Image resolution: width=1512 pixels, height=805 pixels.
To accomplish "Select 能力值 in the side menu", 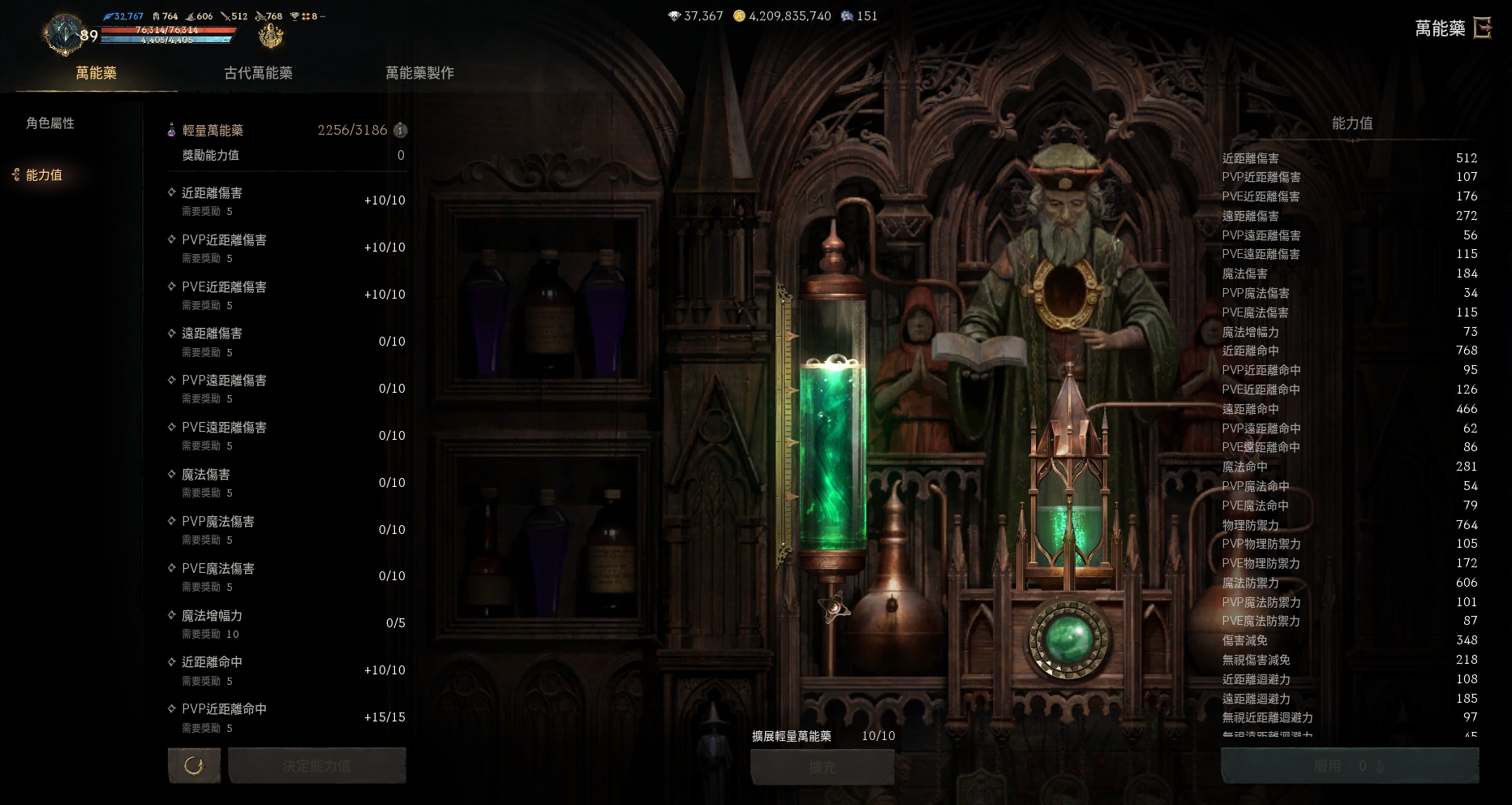I will click(x=44, y=175).
